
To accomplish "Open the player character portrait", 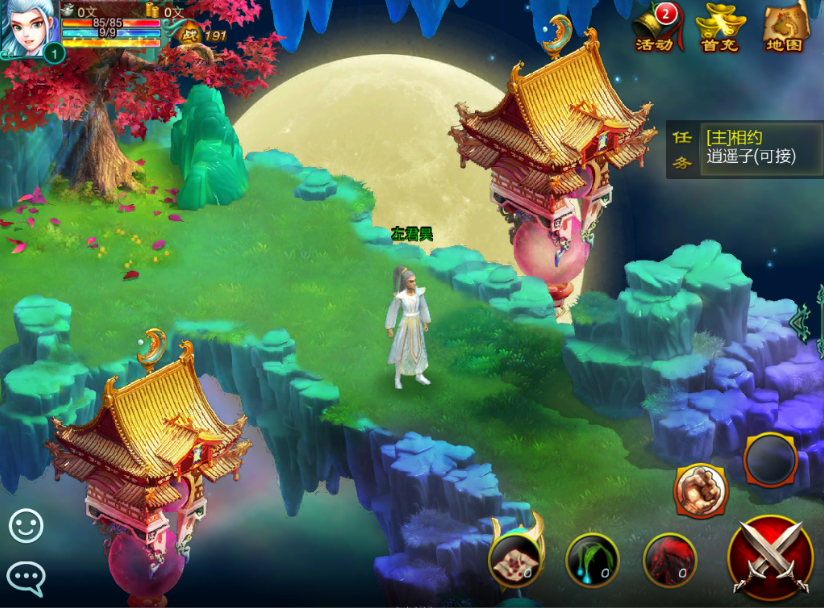I will click(27, 27).
